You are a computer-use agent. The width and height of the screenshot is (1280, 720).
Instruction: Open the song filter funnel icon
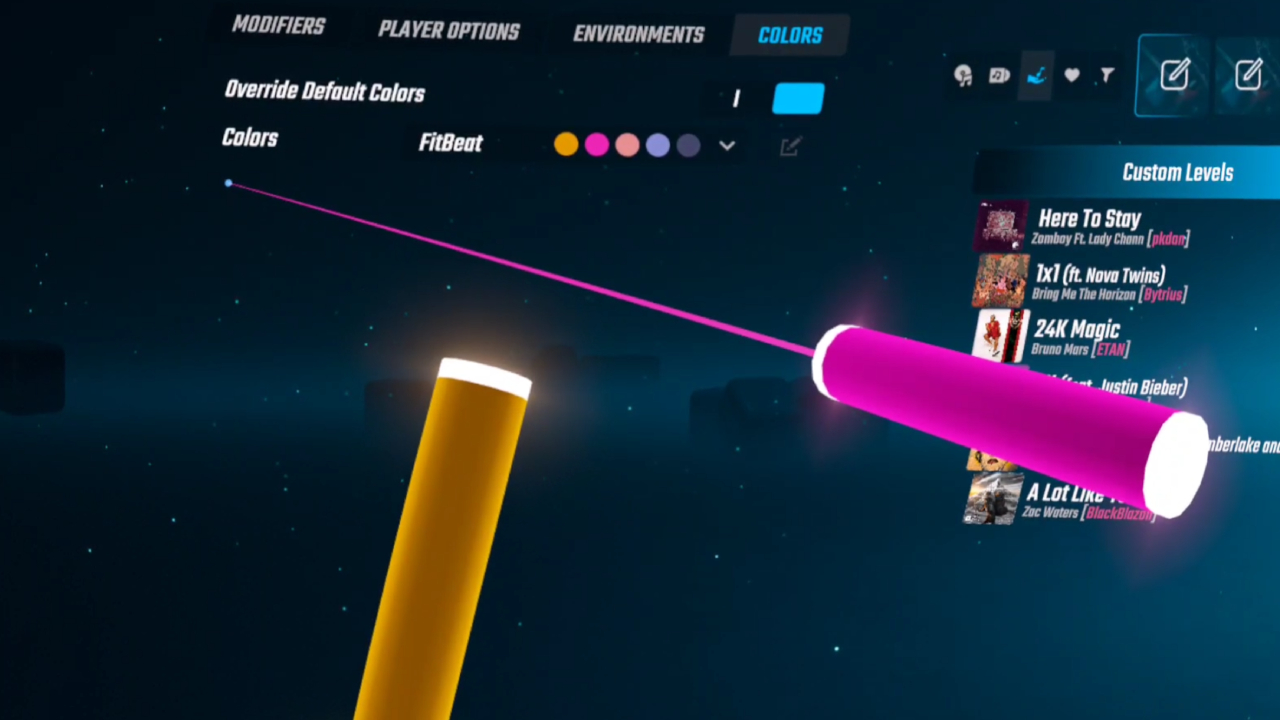pos(1106,75)
